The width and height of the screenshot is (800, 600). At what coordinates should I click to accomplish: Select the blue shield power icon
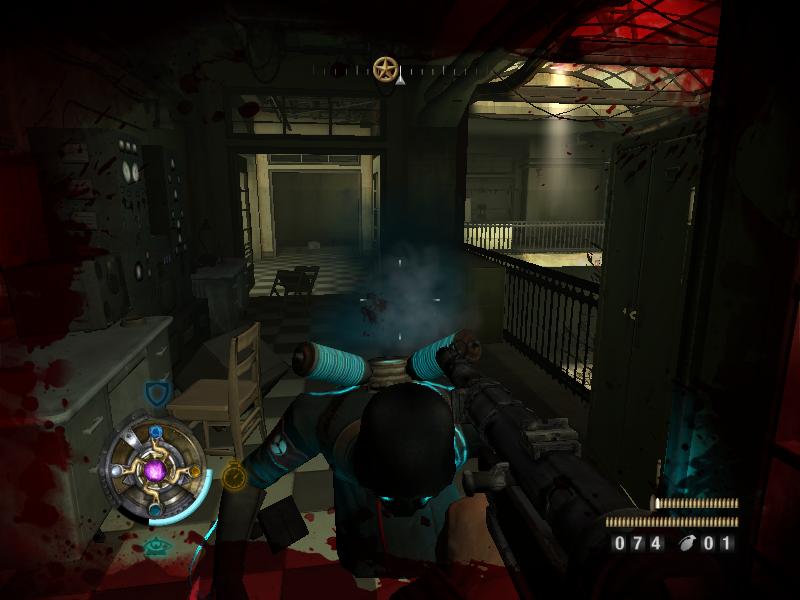click(156, 391)
